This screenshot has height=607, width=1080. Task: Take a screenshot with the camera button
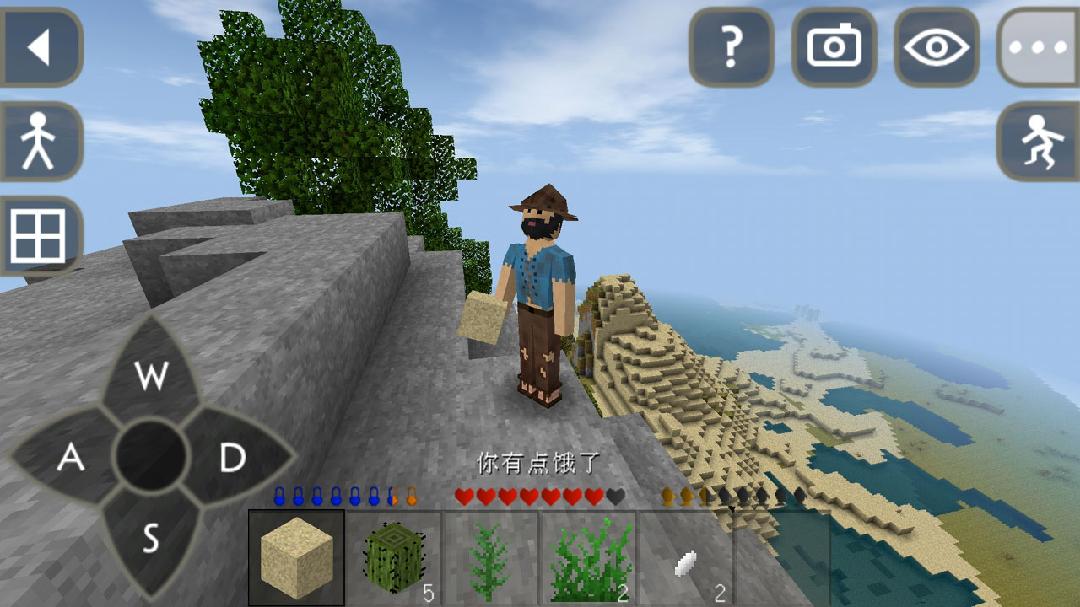click(x=834, y=47)
